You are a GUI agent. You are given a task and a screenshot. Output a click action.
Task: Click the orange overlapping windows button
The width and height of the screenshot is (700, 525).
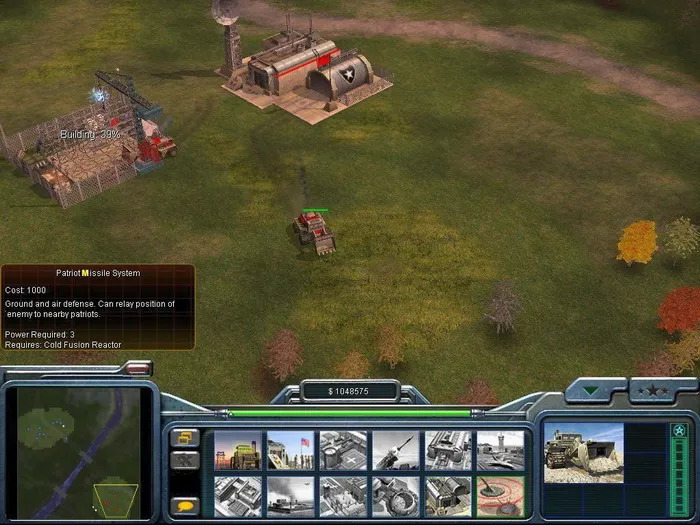pyautogui.click(x=183, y=437)
